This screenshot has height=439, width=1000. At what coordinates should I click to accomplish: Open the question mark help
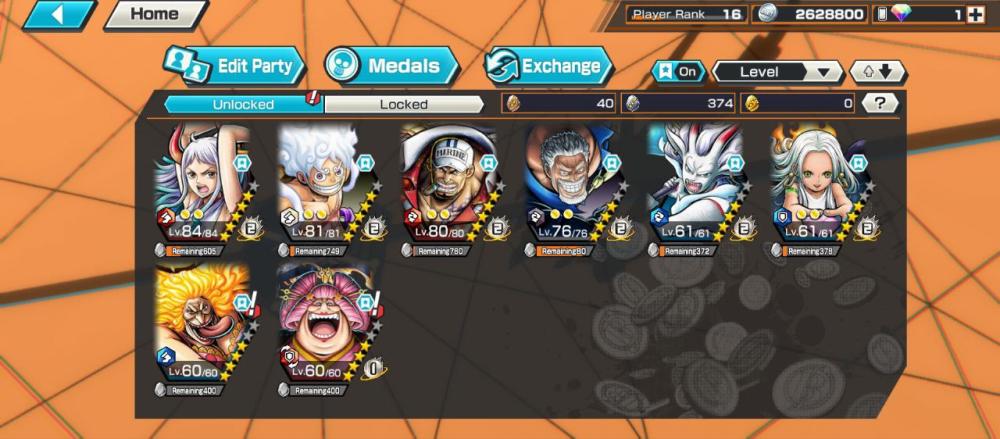click(x=879, y=103)
